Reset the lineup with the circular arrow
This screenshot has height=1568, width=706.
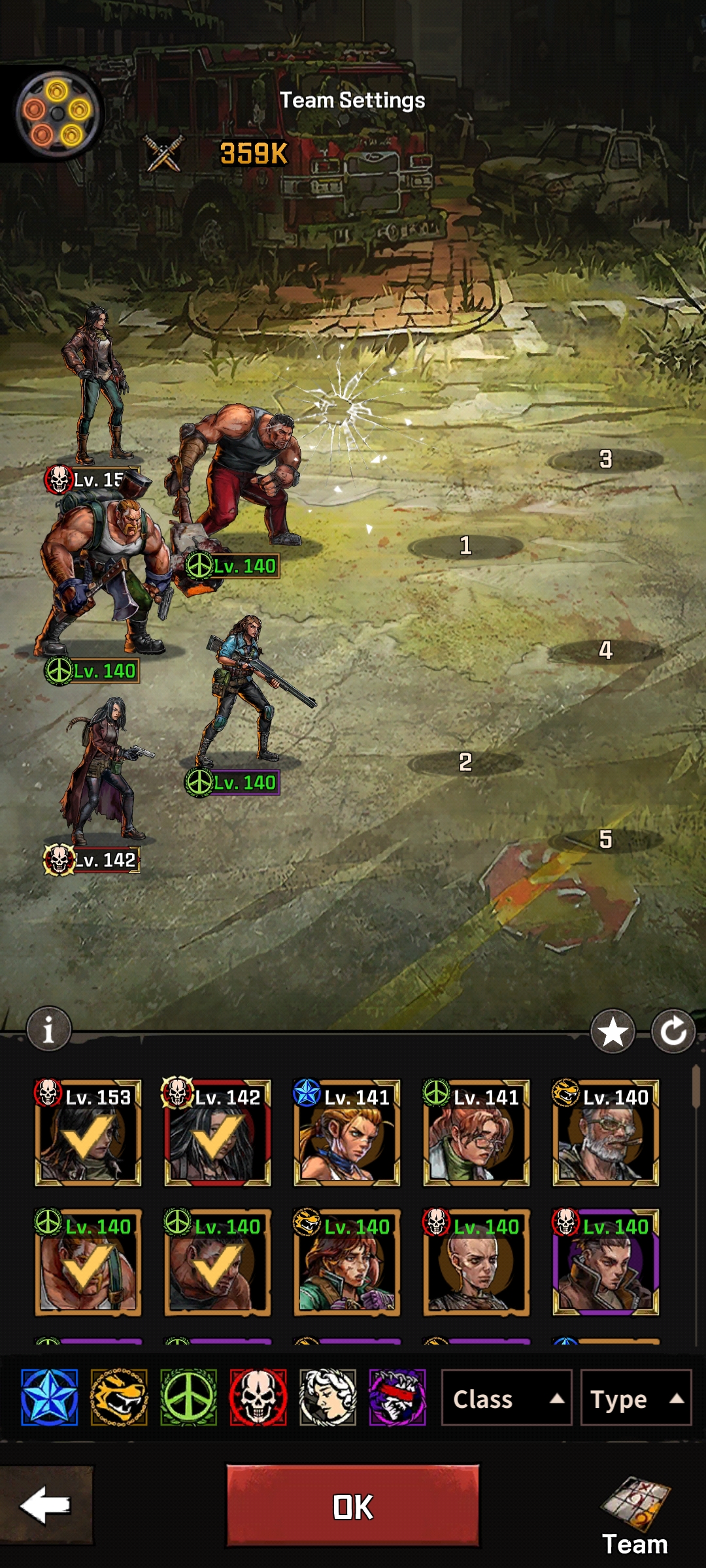point(673,1032)
